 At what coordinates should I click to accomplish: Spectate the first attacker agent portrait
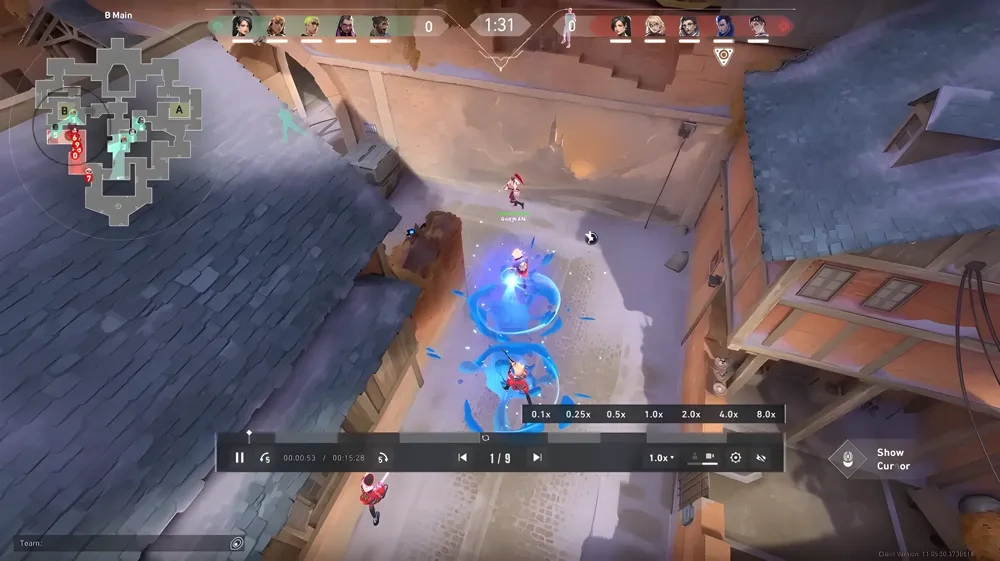click(242, 26)
